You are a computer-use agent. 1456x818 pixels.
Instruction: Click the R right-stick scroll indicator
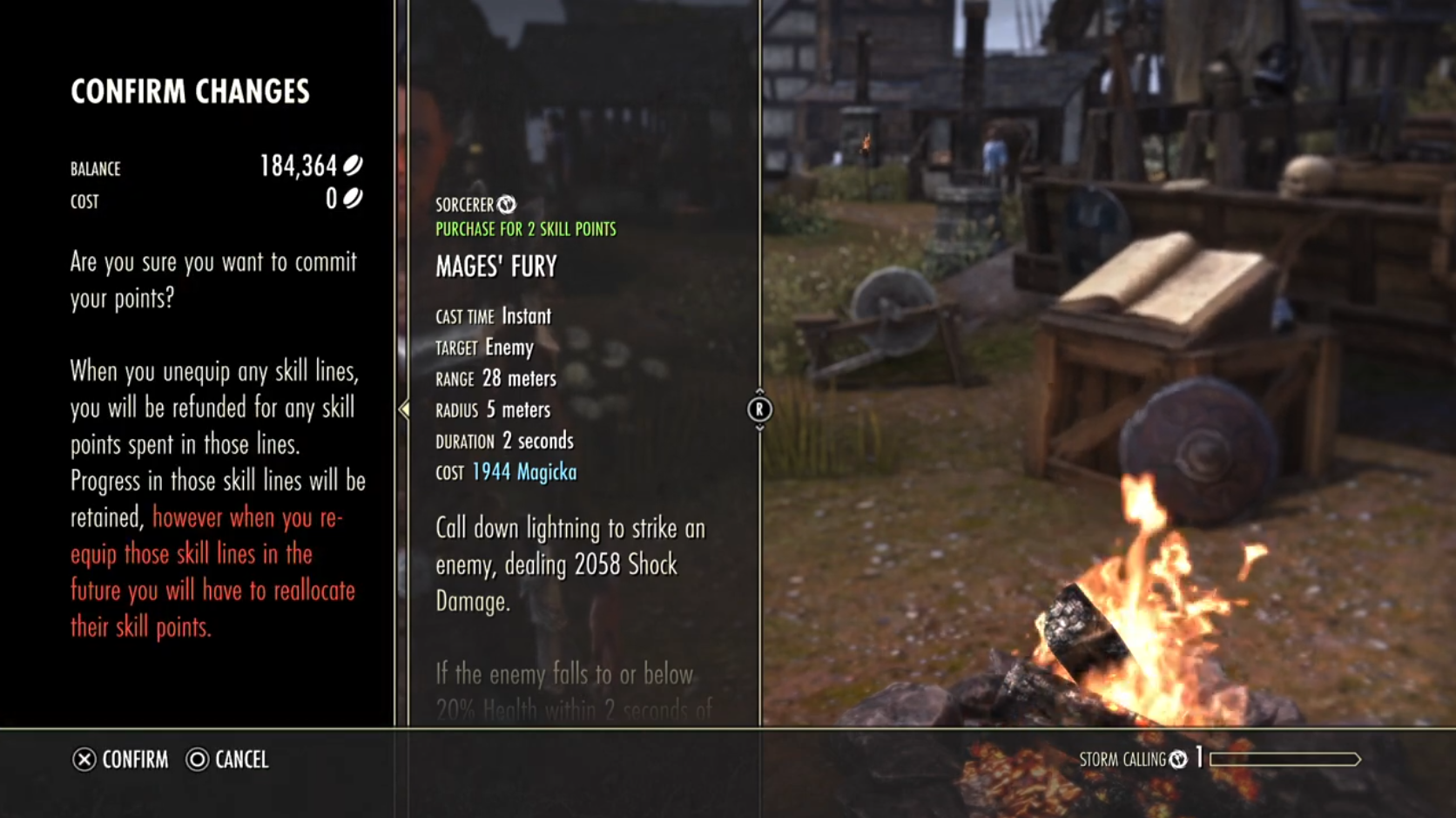759,409
